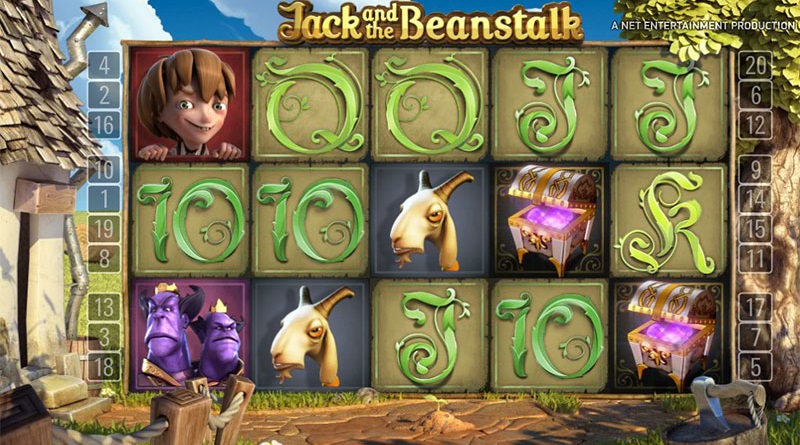
Task: Choose payline number 7
Action: (x=756, y=335)
